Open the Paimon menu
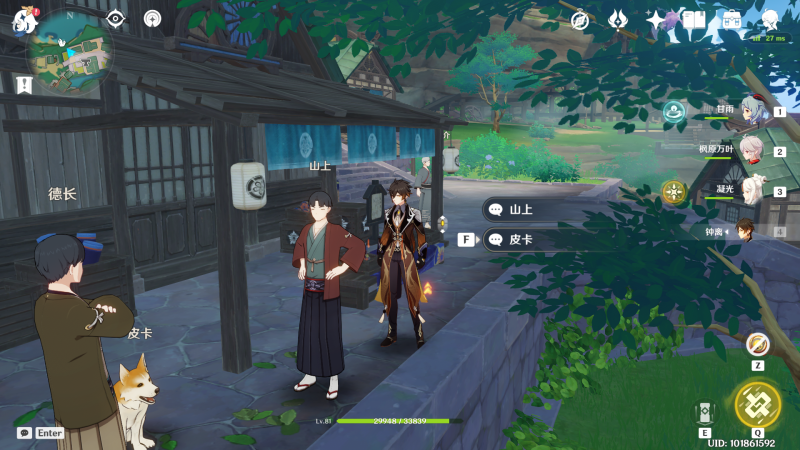 (x=24, y=20)
